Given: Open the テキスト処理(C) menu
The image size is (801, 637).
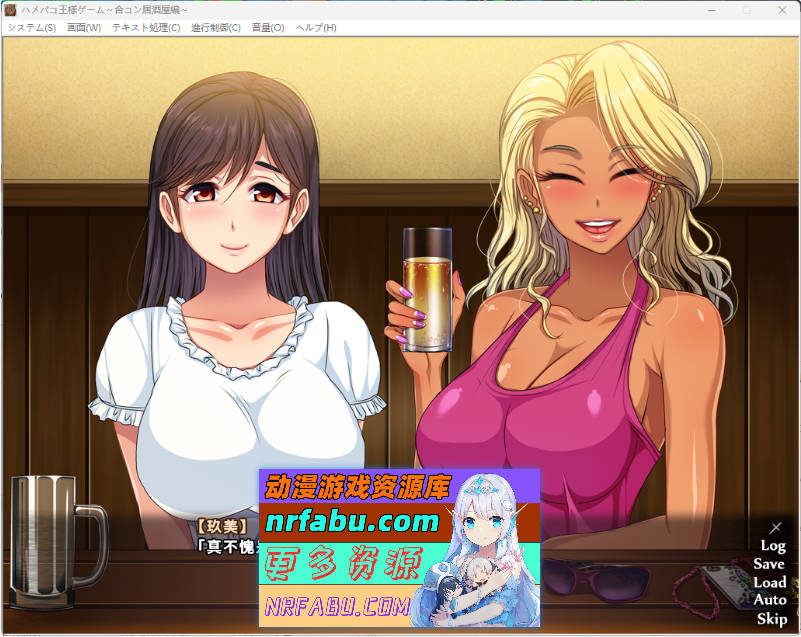Looking at the screenshot, I should (x=146, y=27).
